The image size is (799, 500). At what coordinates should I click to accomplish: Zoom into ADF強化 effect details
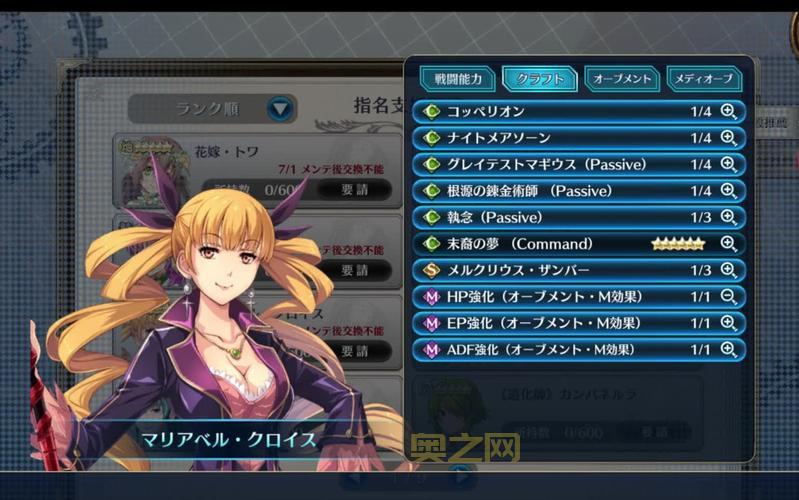point(728,350)
